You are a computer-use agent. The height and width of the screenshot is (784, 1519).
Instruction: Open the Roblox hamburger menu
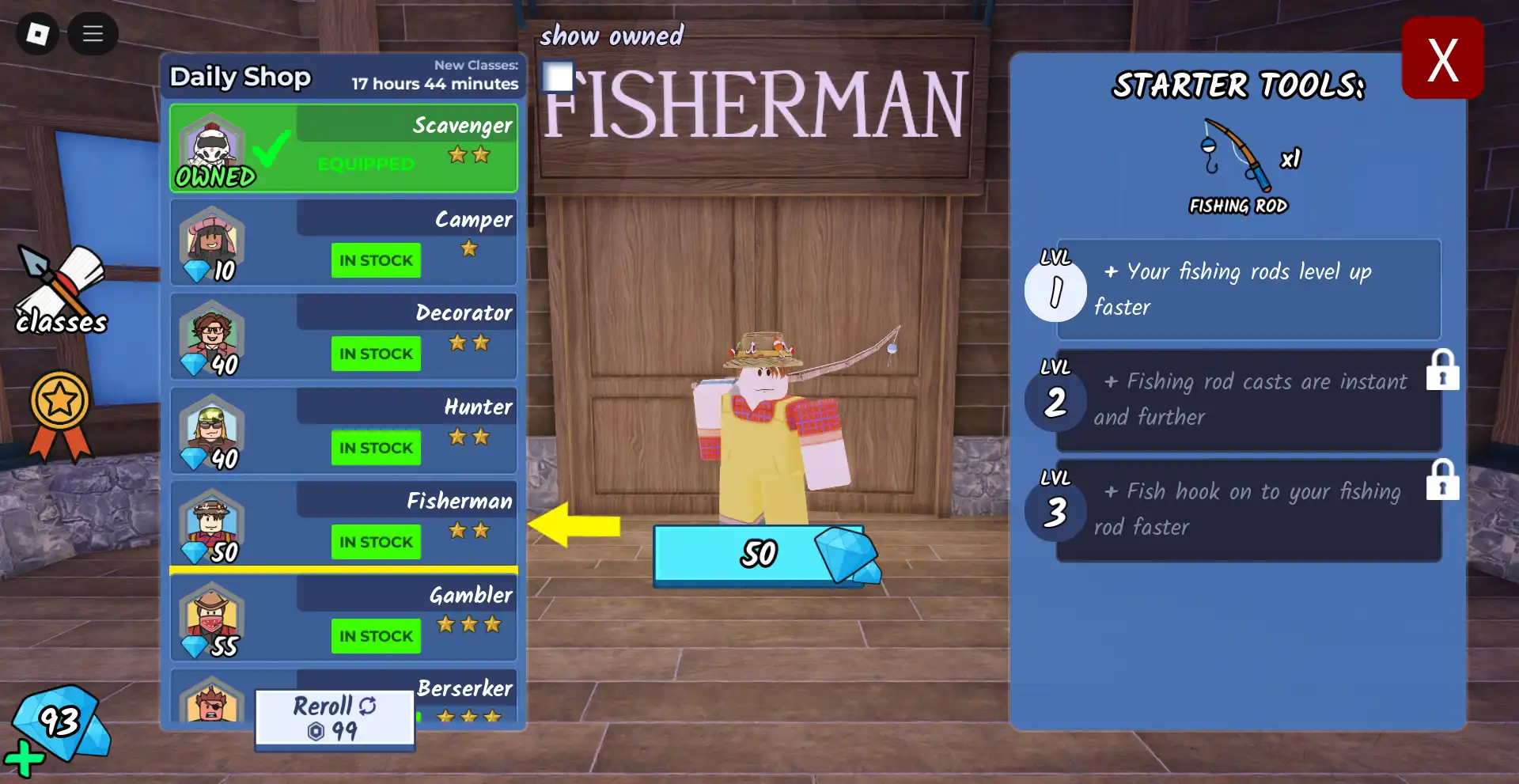tap(93, 34)
